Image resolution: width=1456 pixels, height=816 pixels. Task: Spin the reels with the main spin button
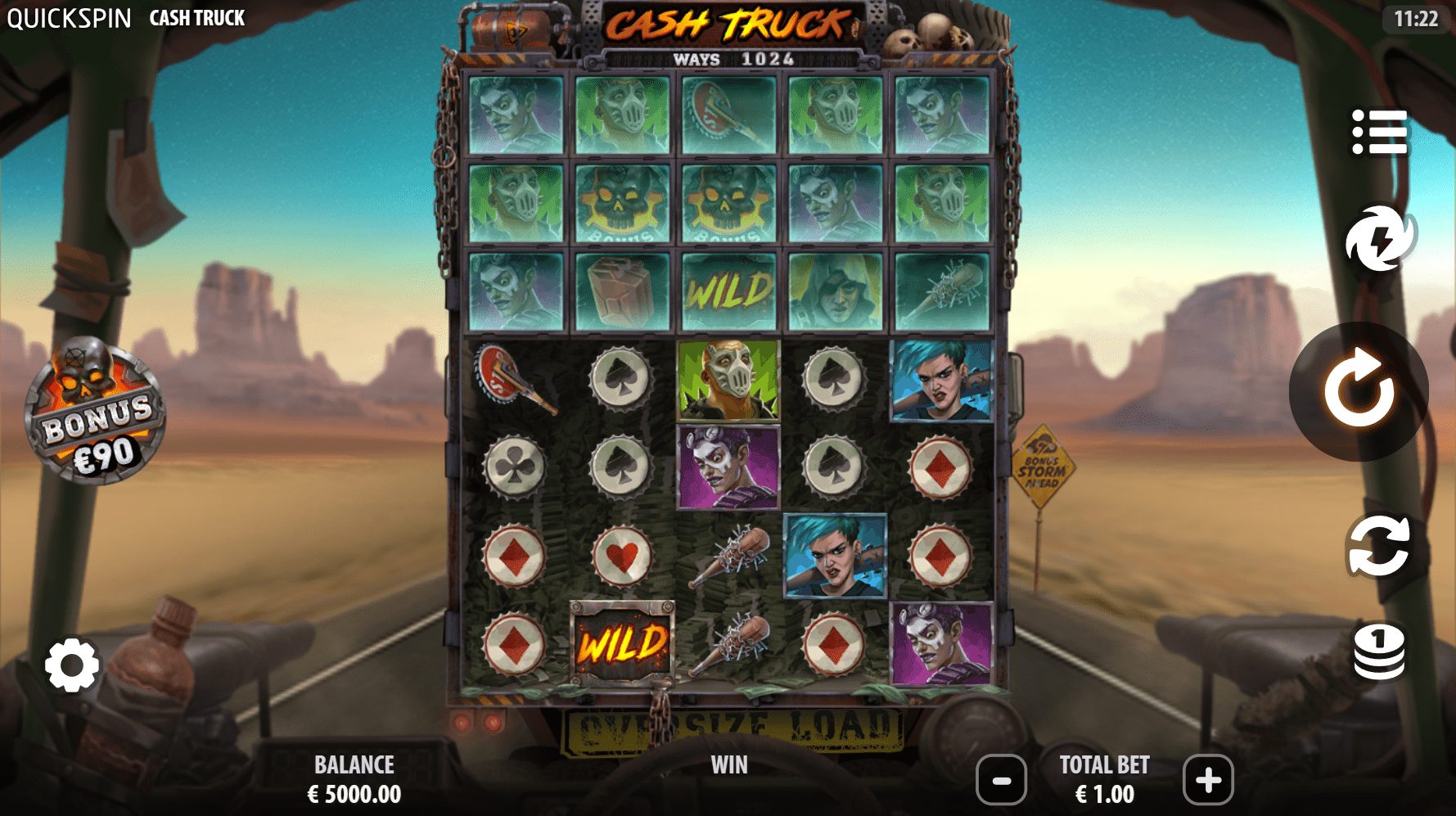tap(1359, 391)
